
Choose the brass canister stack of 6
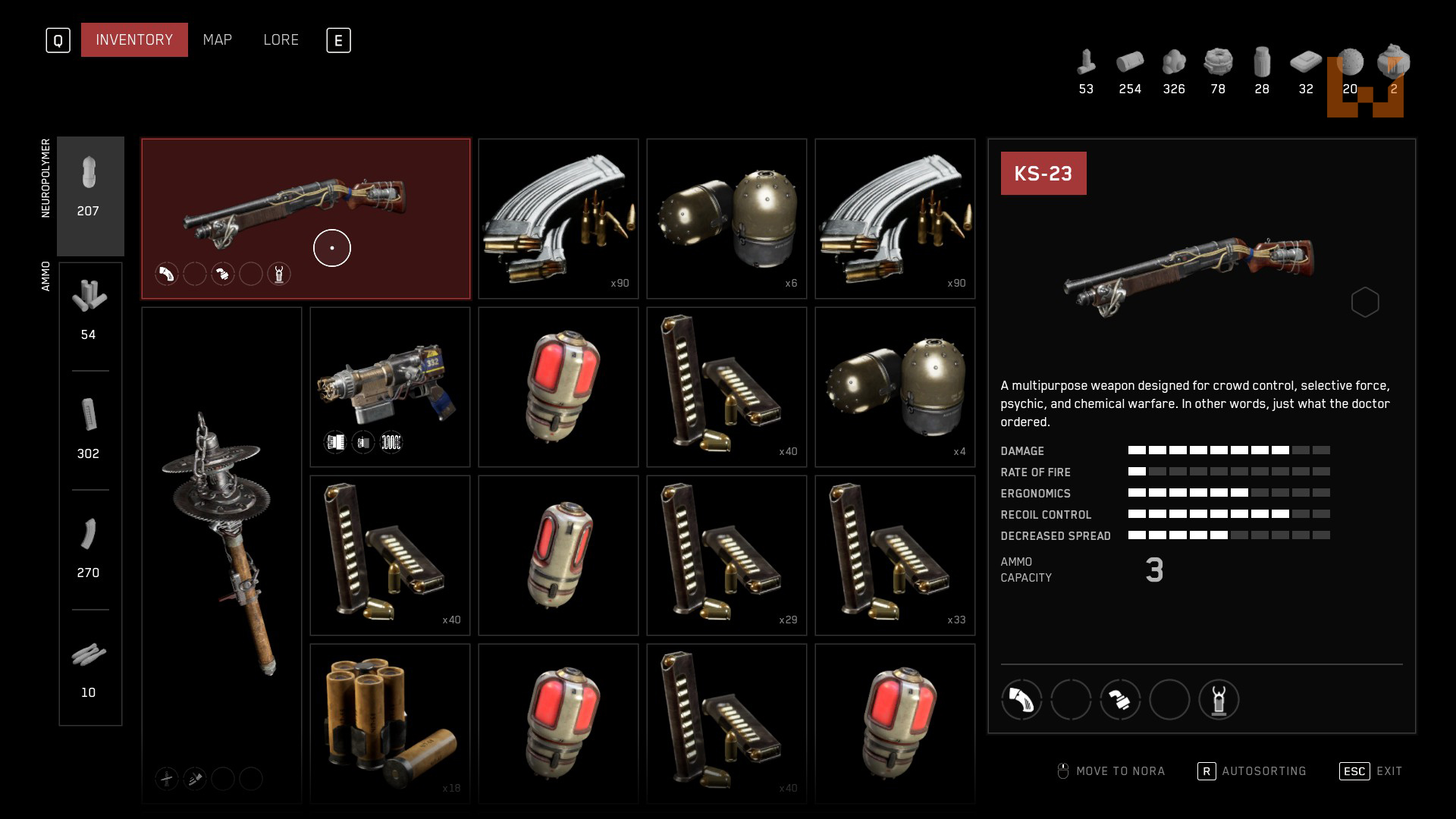pos(726,218)
